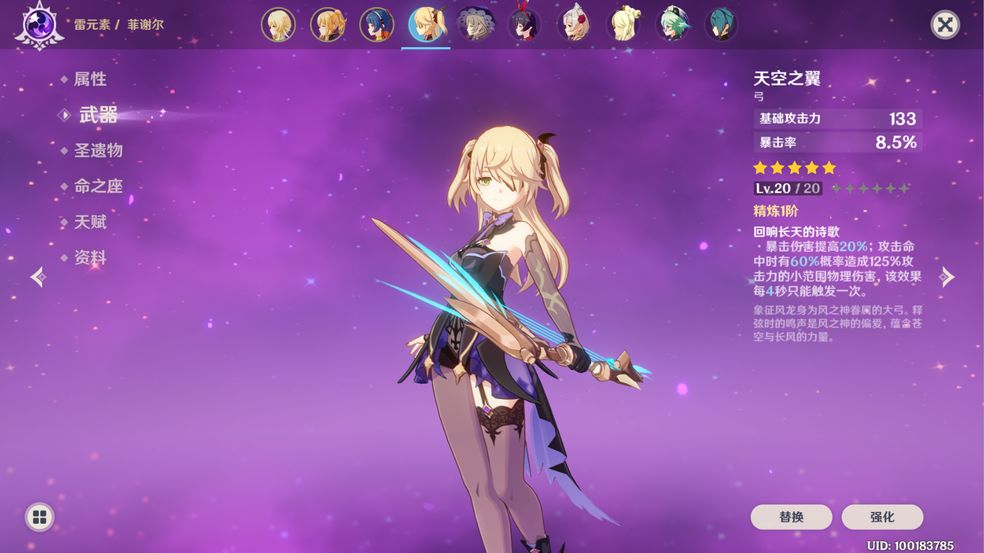
Task: Go to the next character with right arrow
Action: pos(947,277)
